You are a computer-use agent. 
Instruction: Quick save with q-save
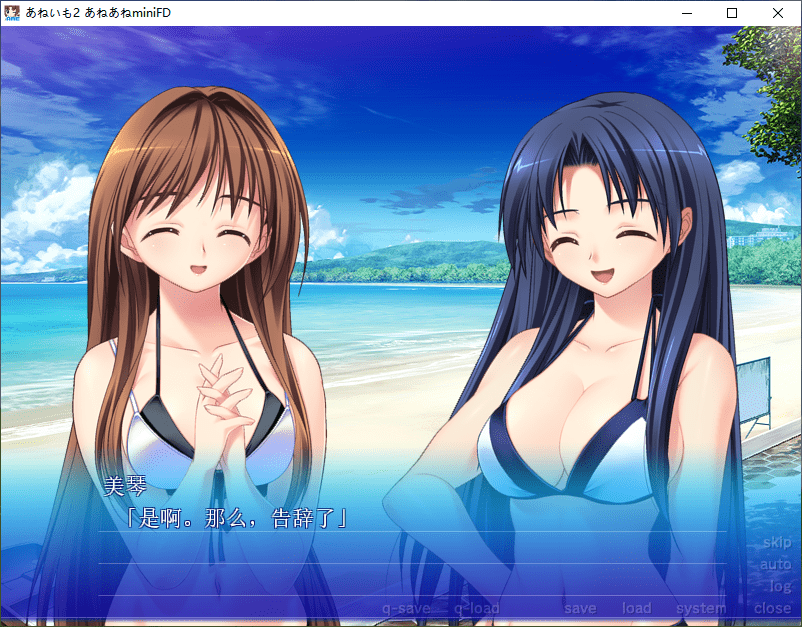(x=406, y=608)
